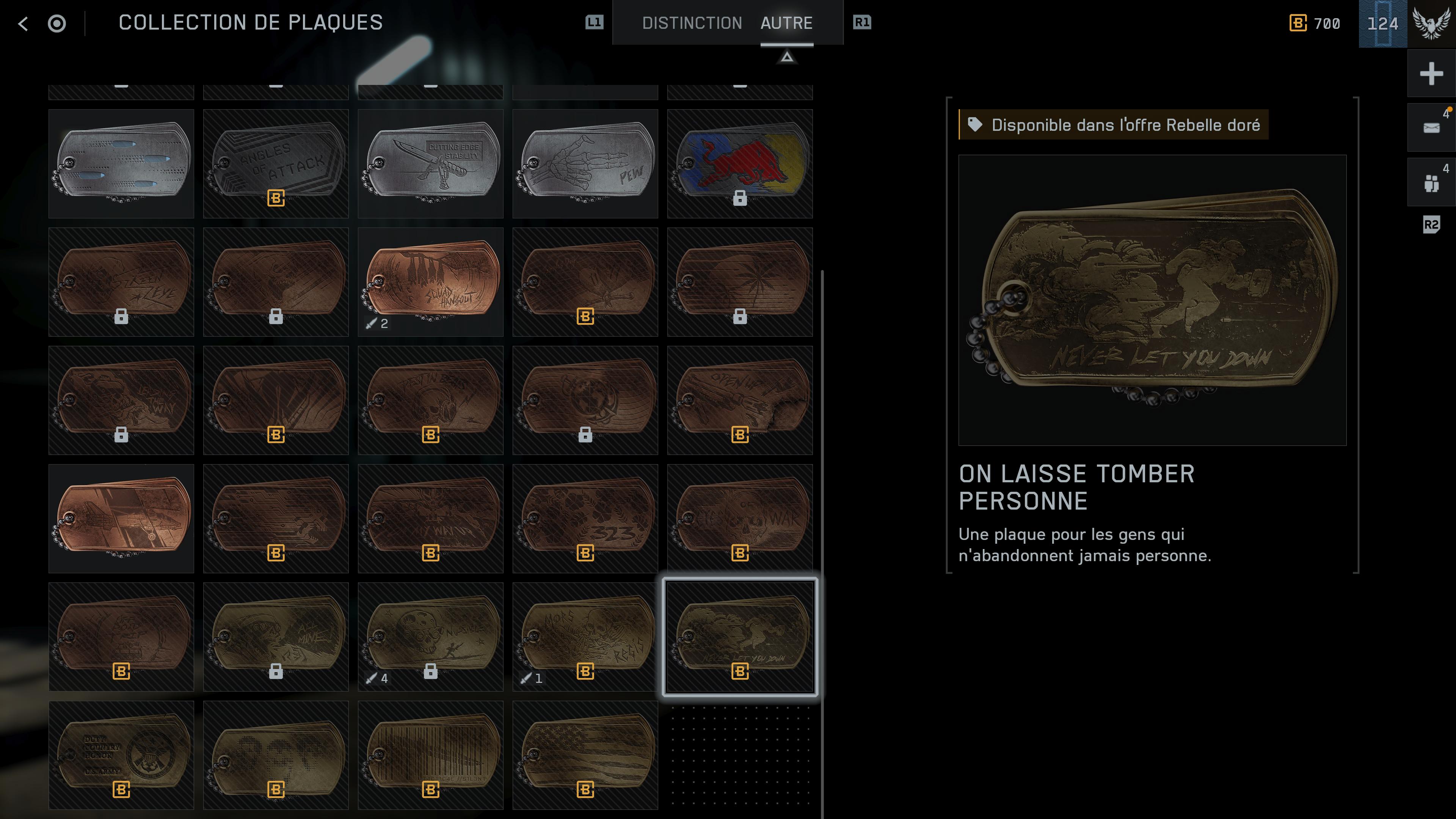Select the silver bullets dog tag
Screen dimensions: 1456x819
121,163
